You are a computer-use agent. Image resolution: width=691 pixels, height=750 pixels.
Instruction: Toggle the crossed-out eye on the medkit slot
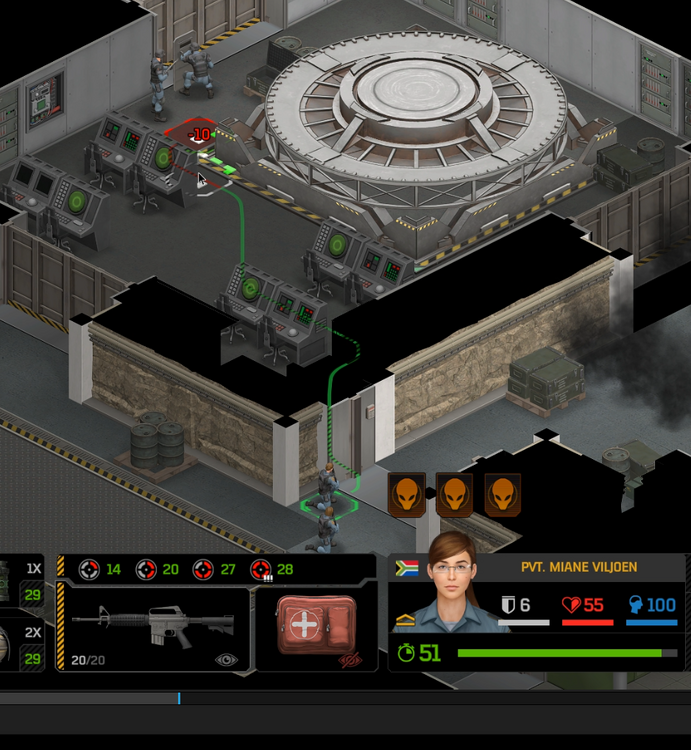pos(348,660)
